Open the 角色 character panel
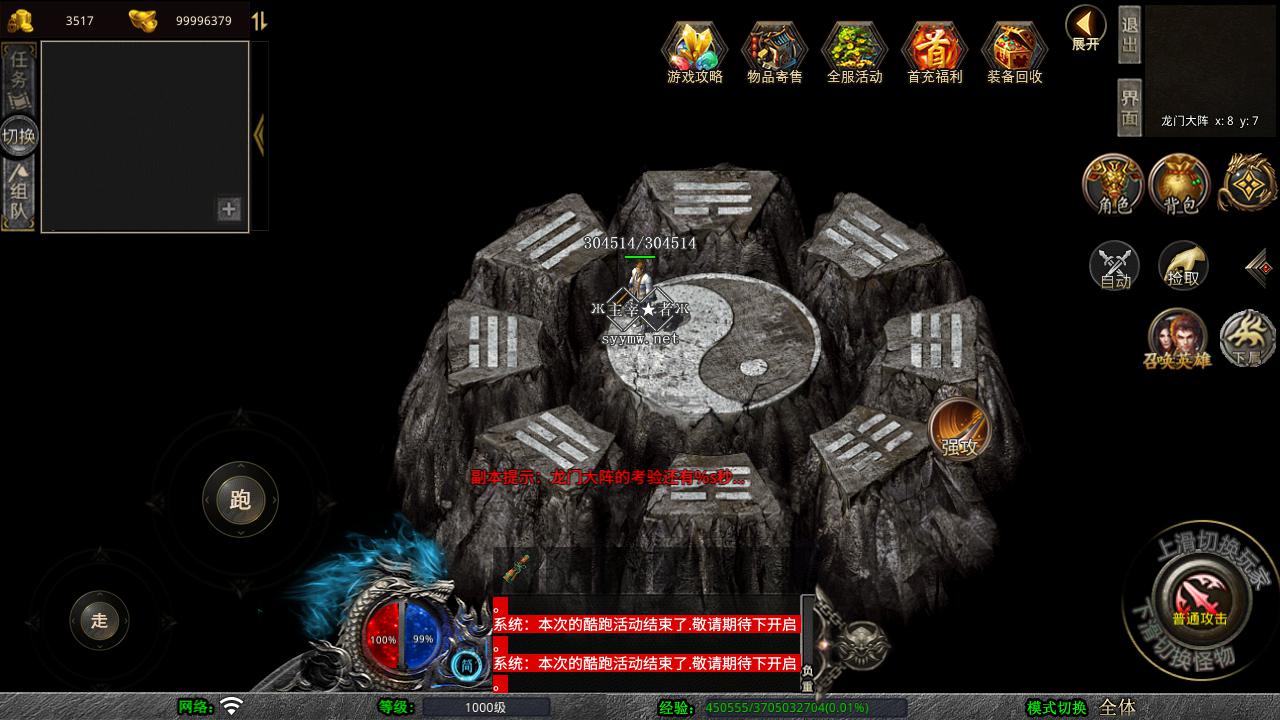This screenshot has height=720, width=1280. point(1114,184)
